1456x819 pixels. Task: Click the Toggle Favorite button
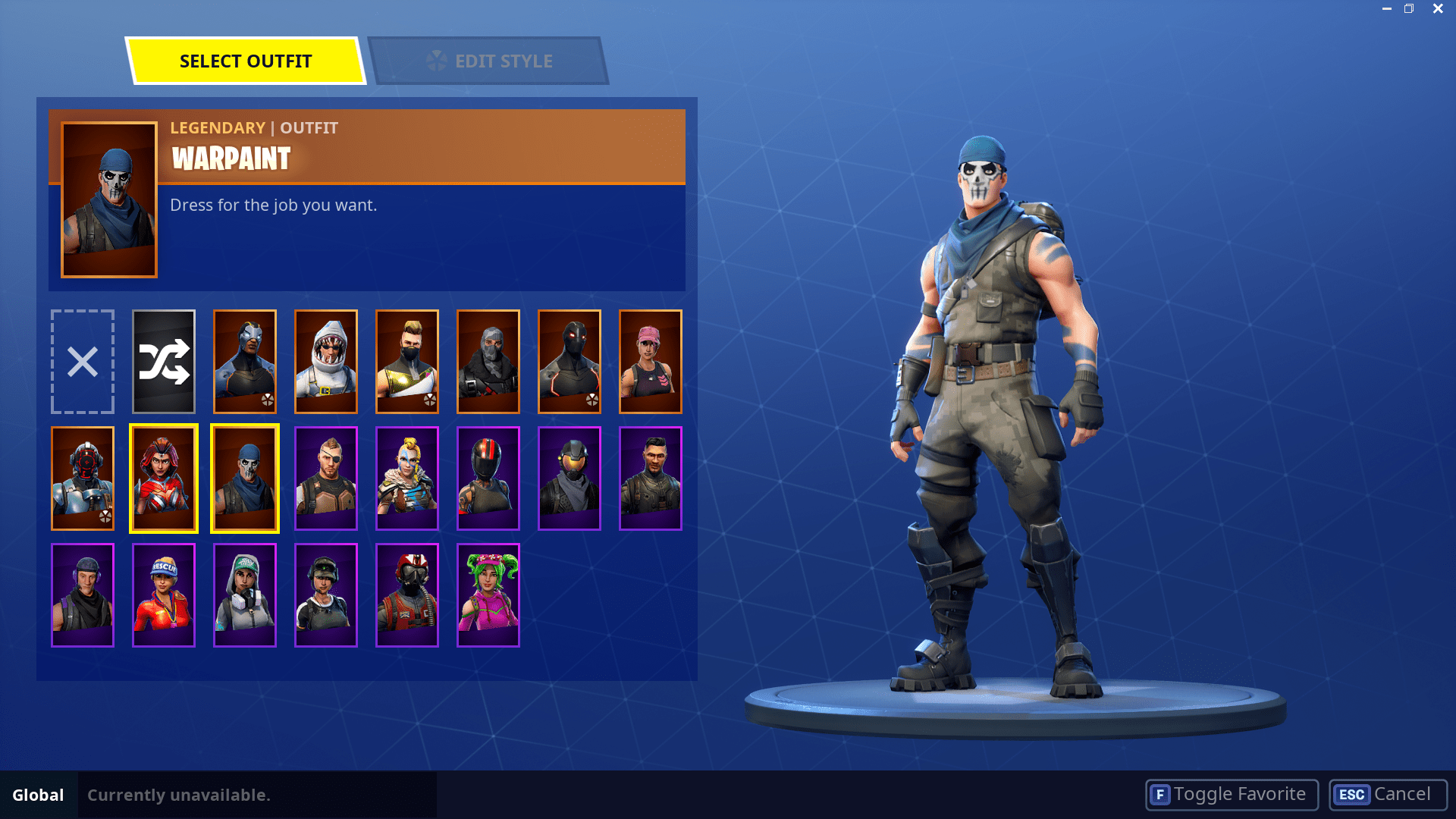coord(1230,794)
